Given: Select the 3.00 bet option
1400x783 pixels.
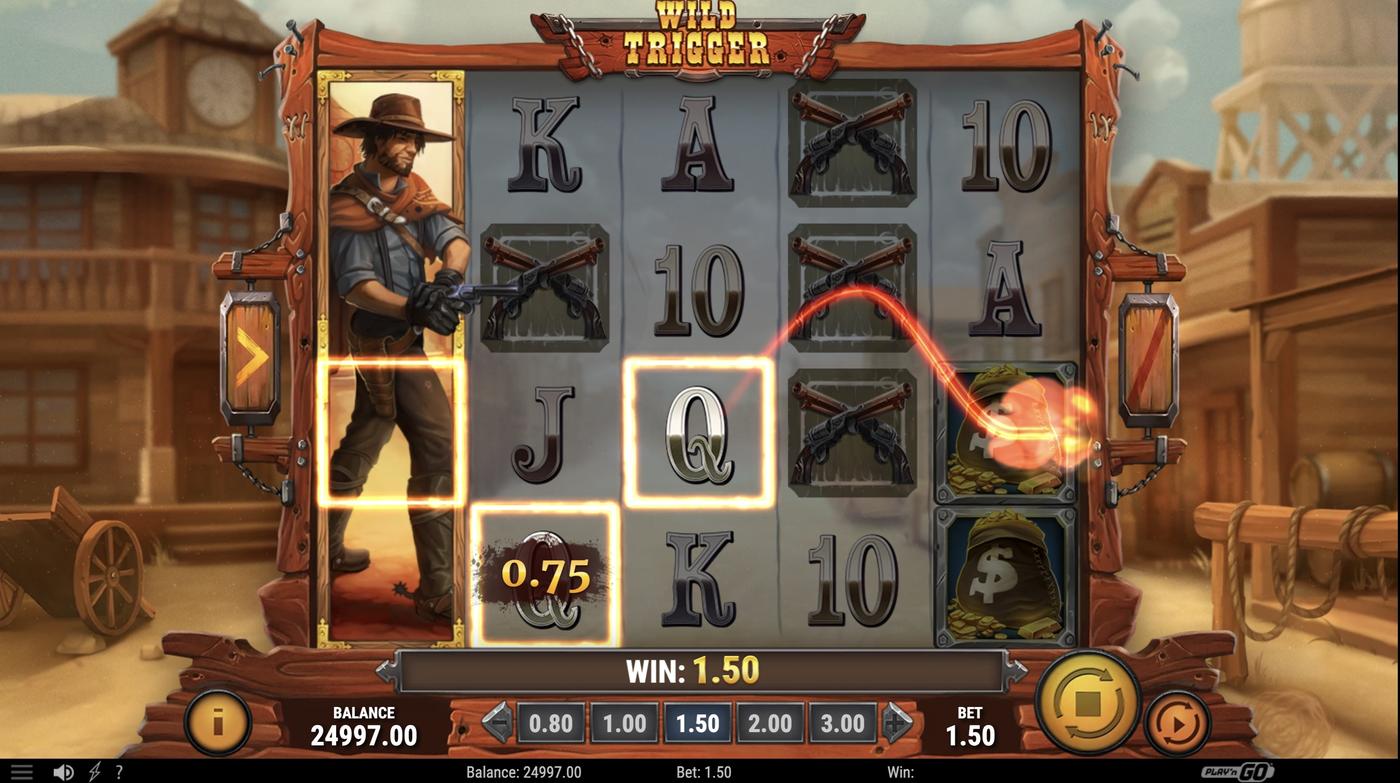Looking at the screenshot, I should (x=843, y=722).
